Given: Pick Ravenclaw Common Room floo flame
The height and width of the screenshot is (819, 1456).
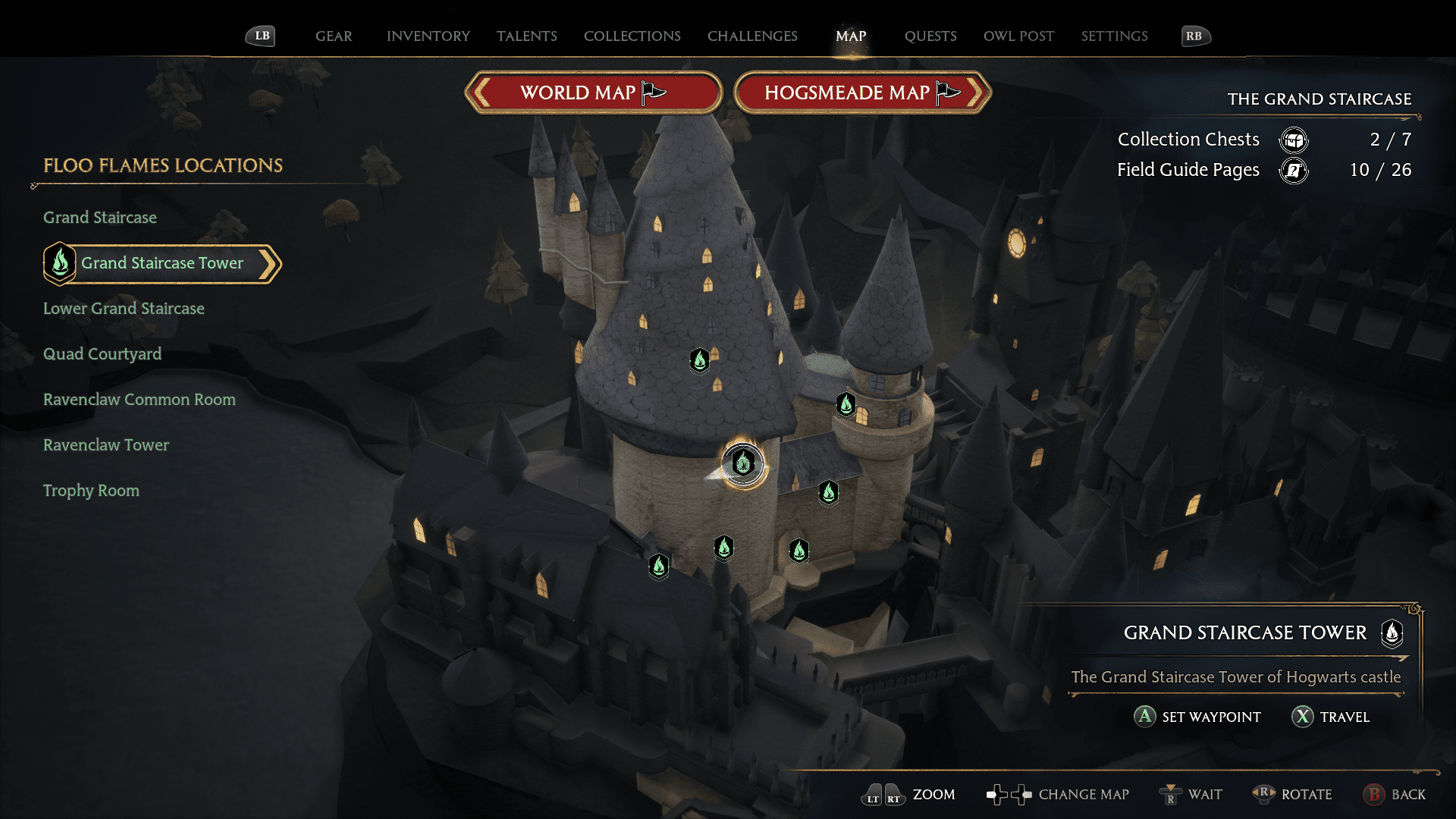Looking at the screenshot, I should tap(140, 400).
